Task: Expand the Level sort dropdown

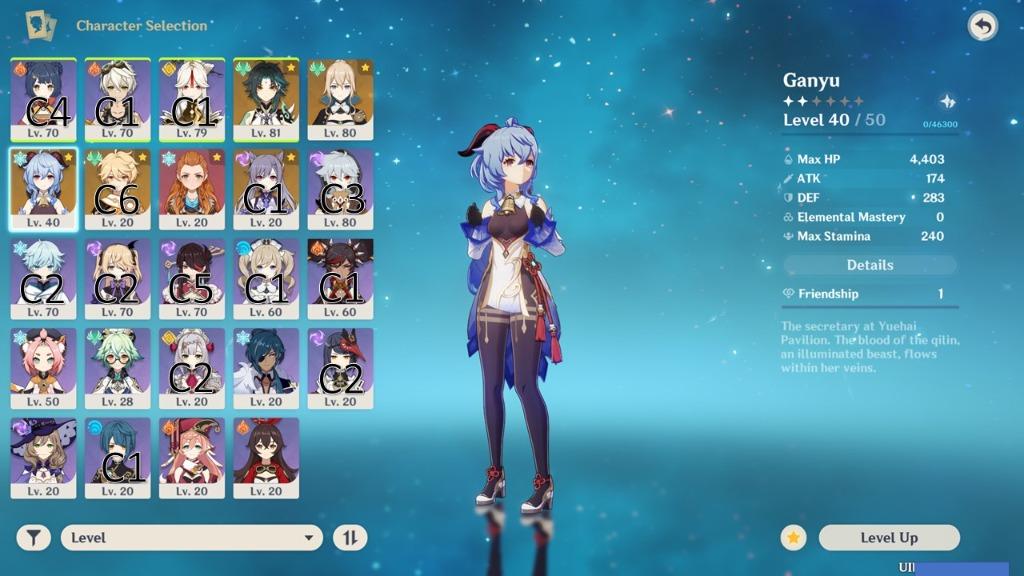Action: pyautogui.click(x=191, y=538)
